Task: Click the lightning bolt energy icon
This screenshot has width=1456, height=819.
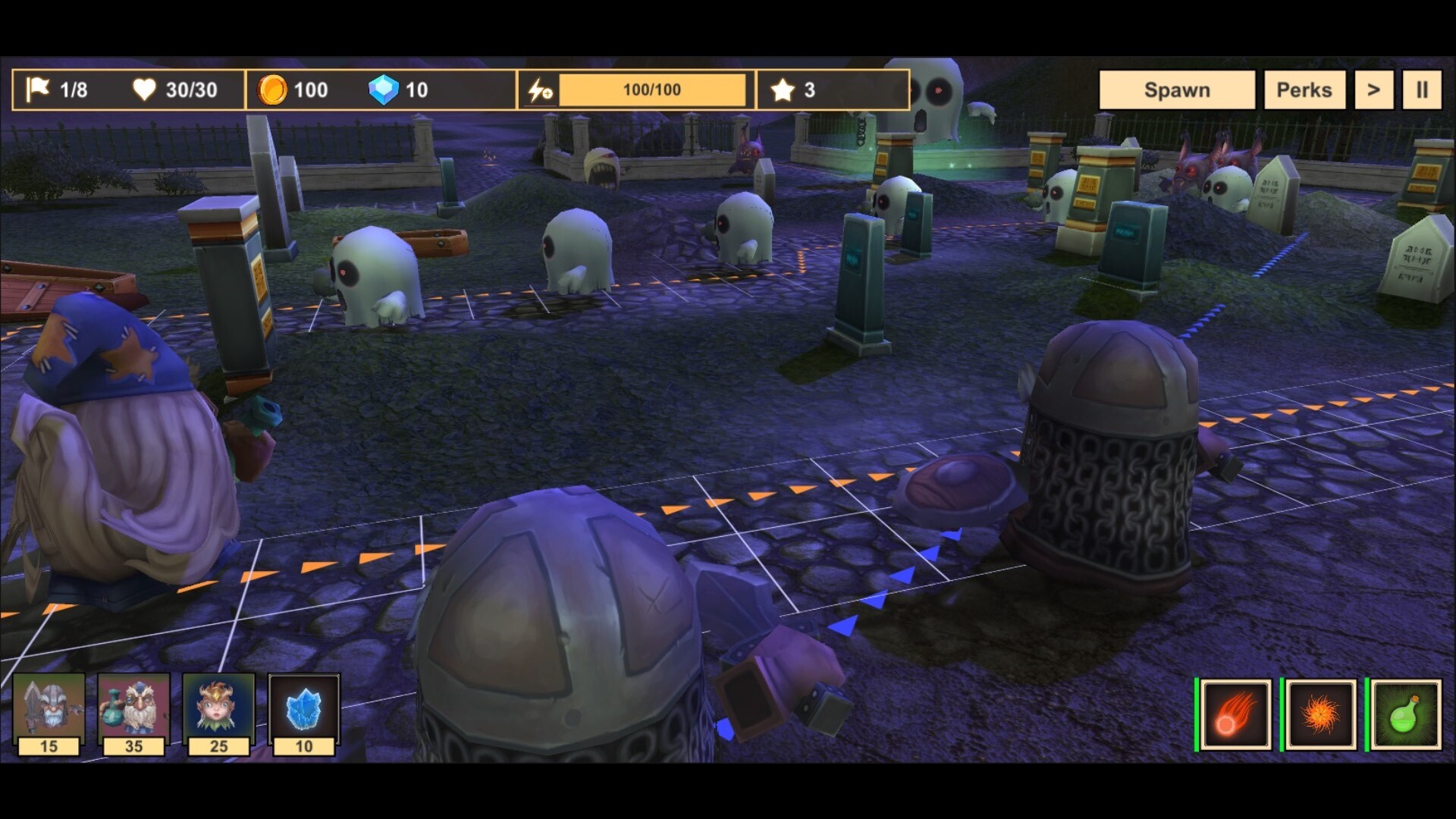Action: (x=540, y=89)
